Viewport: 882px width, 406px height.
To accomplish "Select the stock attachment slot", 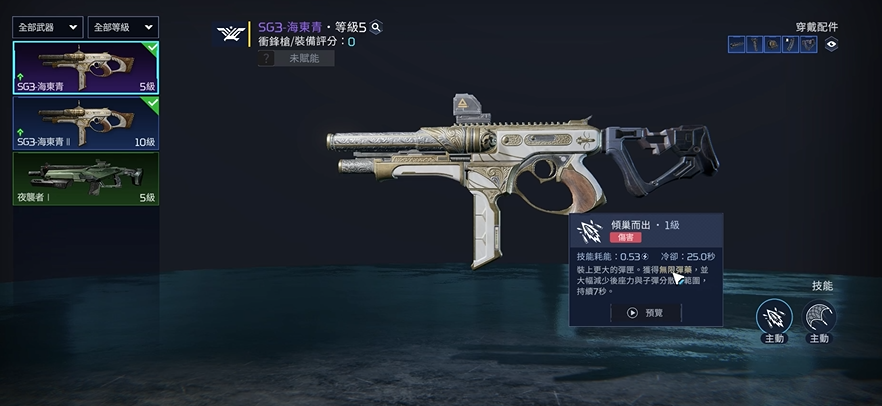I will pyautogui.click(x=808, y=44).
